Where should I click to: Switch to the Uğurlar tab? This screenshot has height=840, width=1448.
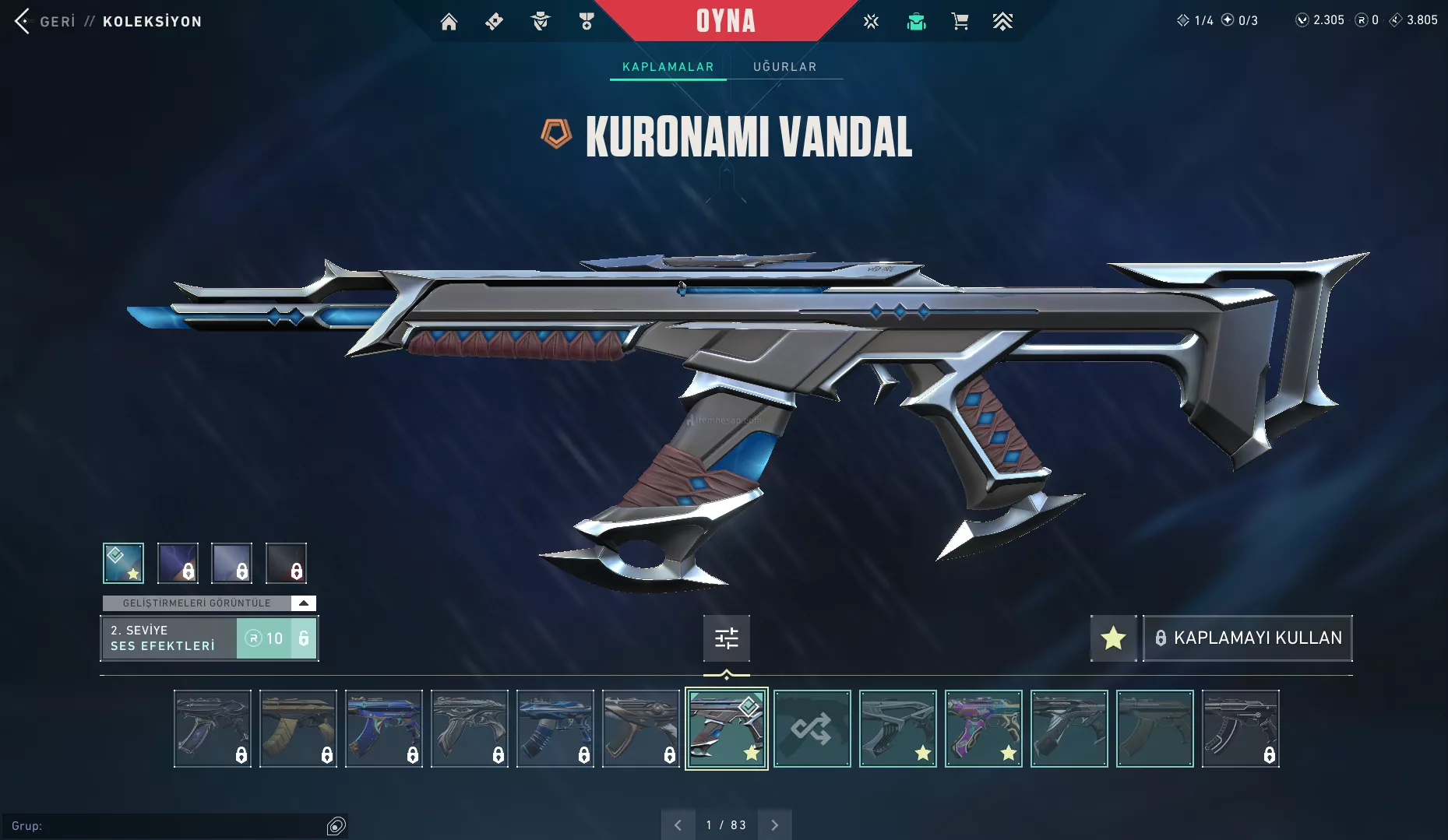pos(784,67)
